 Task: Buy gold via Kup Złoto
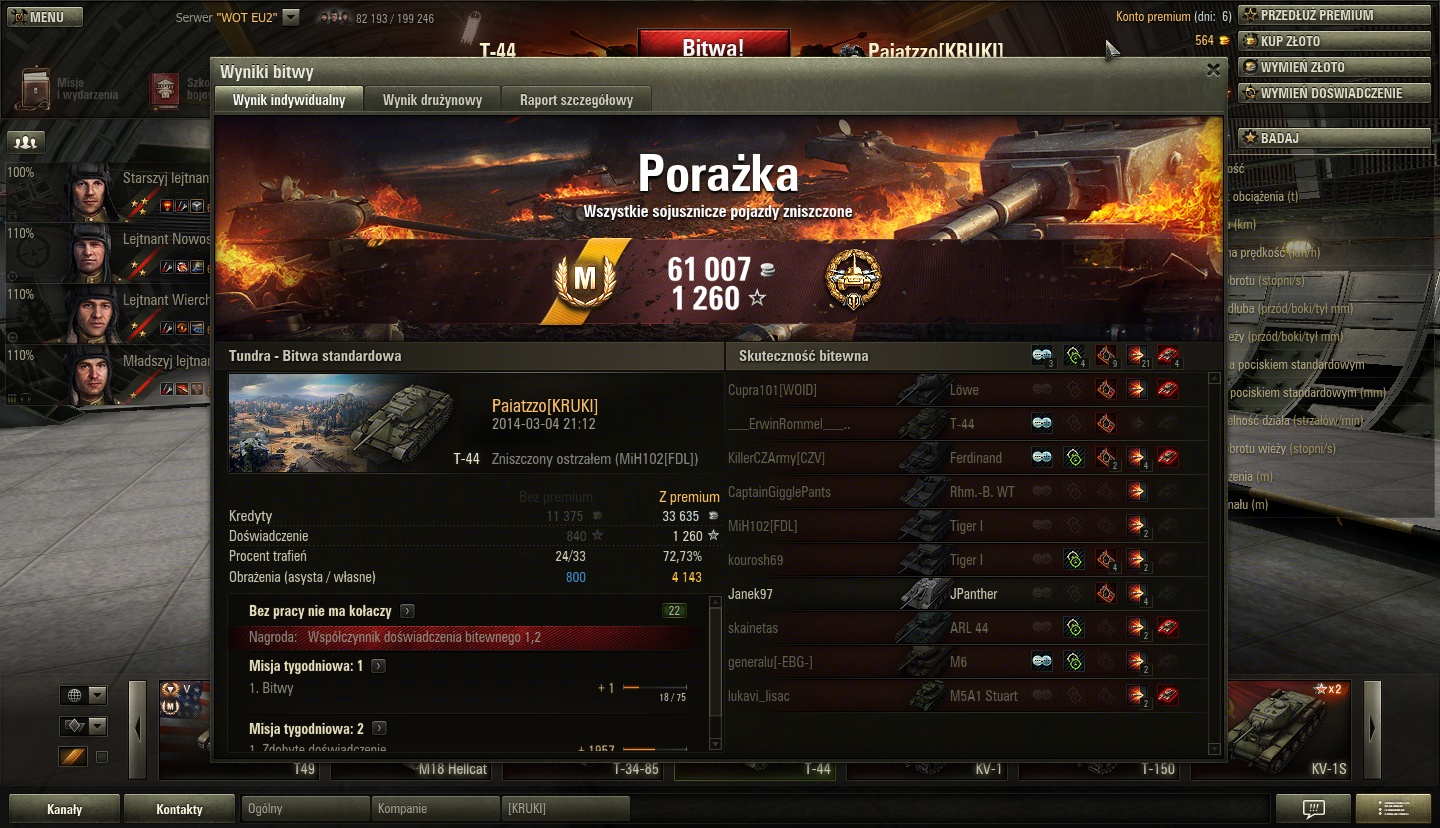pyautogui.click(x=1333, y=41)
